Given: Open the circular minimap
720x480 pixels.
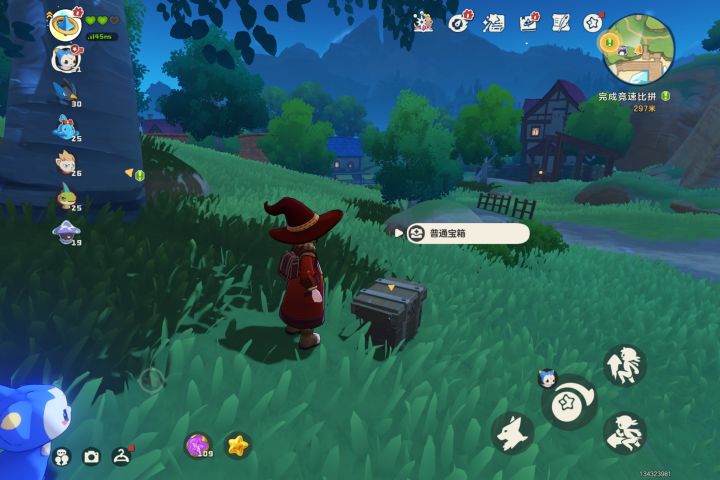Looking at the screenshot, I should pyautogui.click(x=639, y=48).
